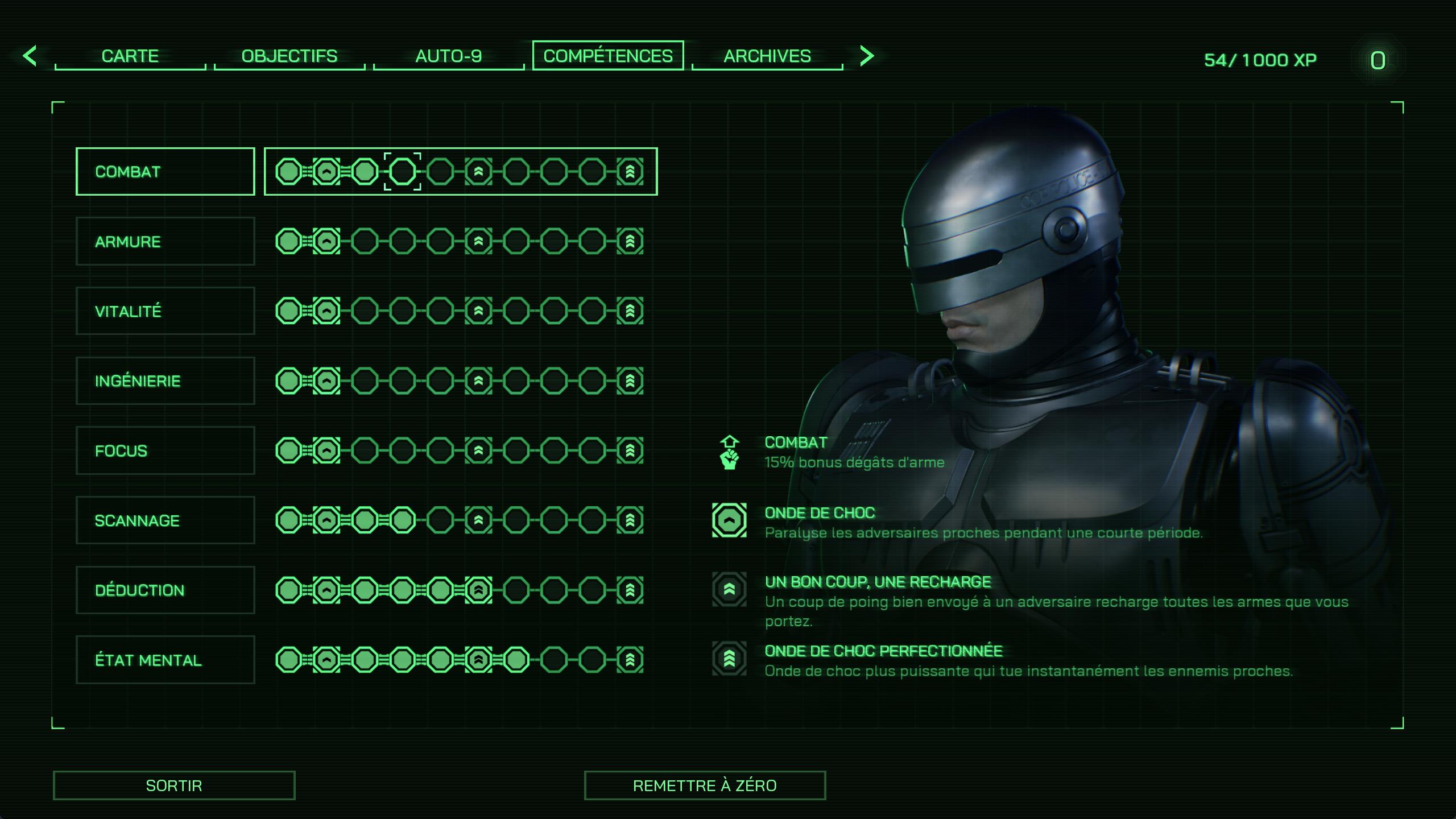The image size is (1456, 819).
Task: Switch to the AUTO-9 tab
Action: point(449,56)
